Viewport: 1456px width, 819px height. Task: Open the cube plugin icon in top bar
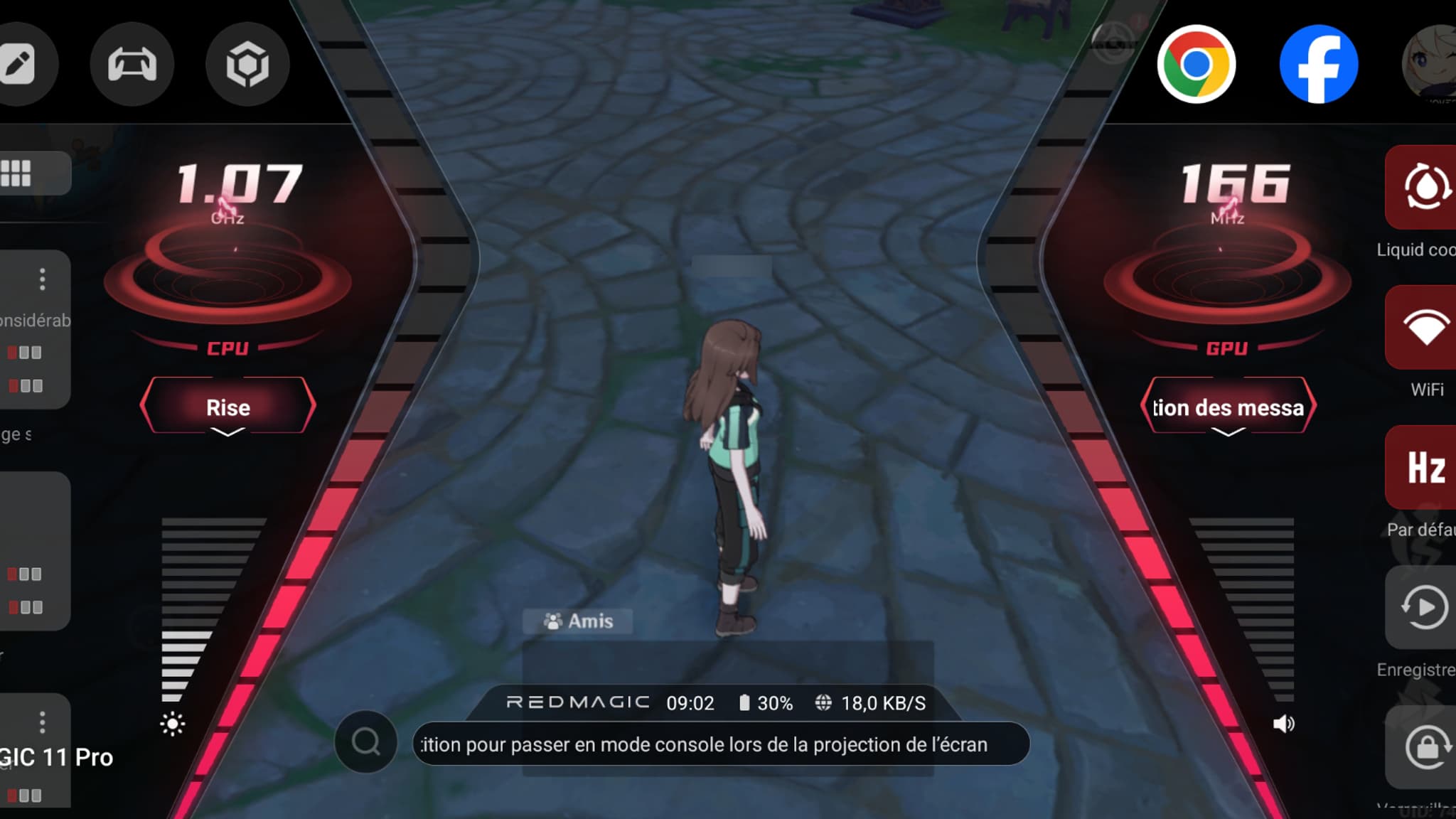[247, 63]
